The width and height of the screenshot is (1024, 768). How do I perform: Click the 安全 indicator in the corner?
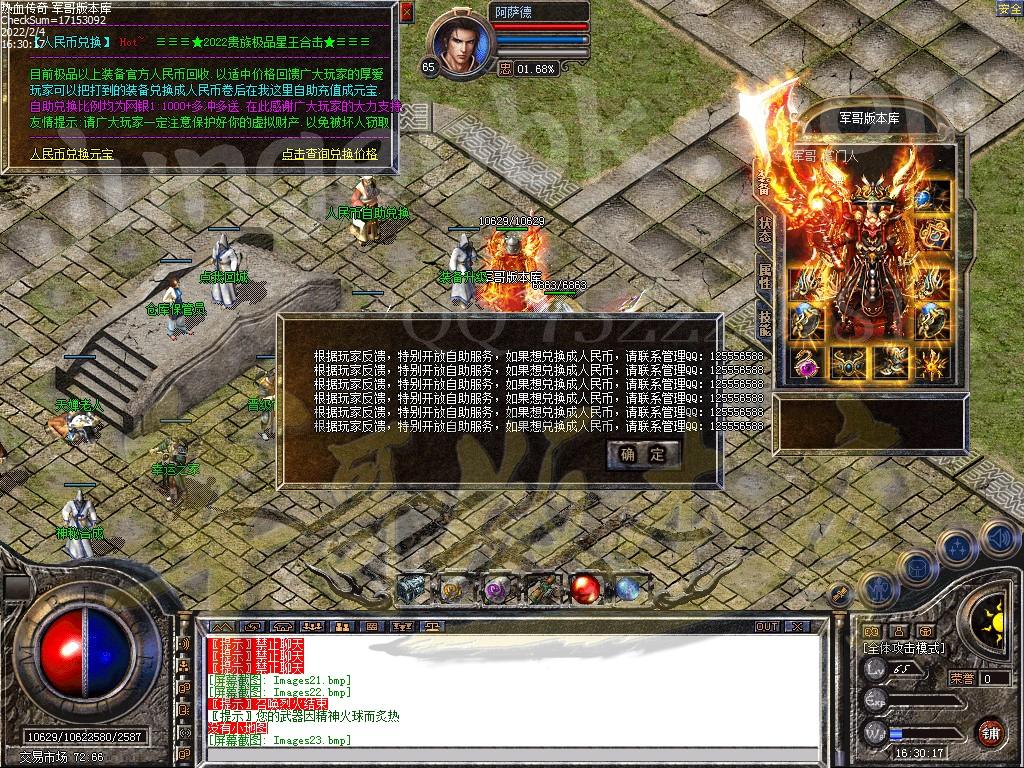pos(1009,9)
